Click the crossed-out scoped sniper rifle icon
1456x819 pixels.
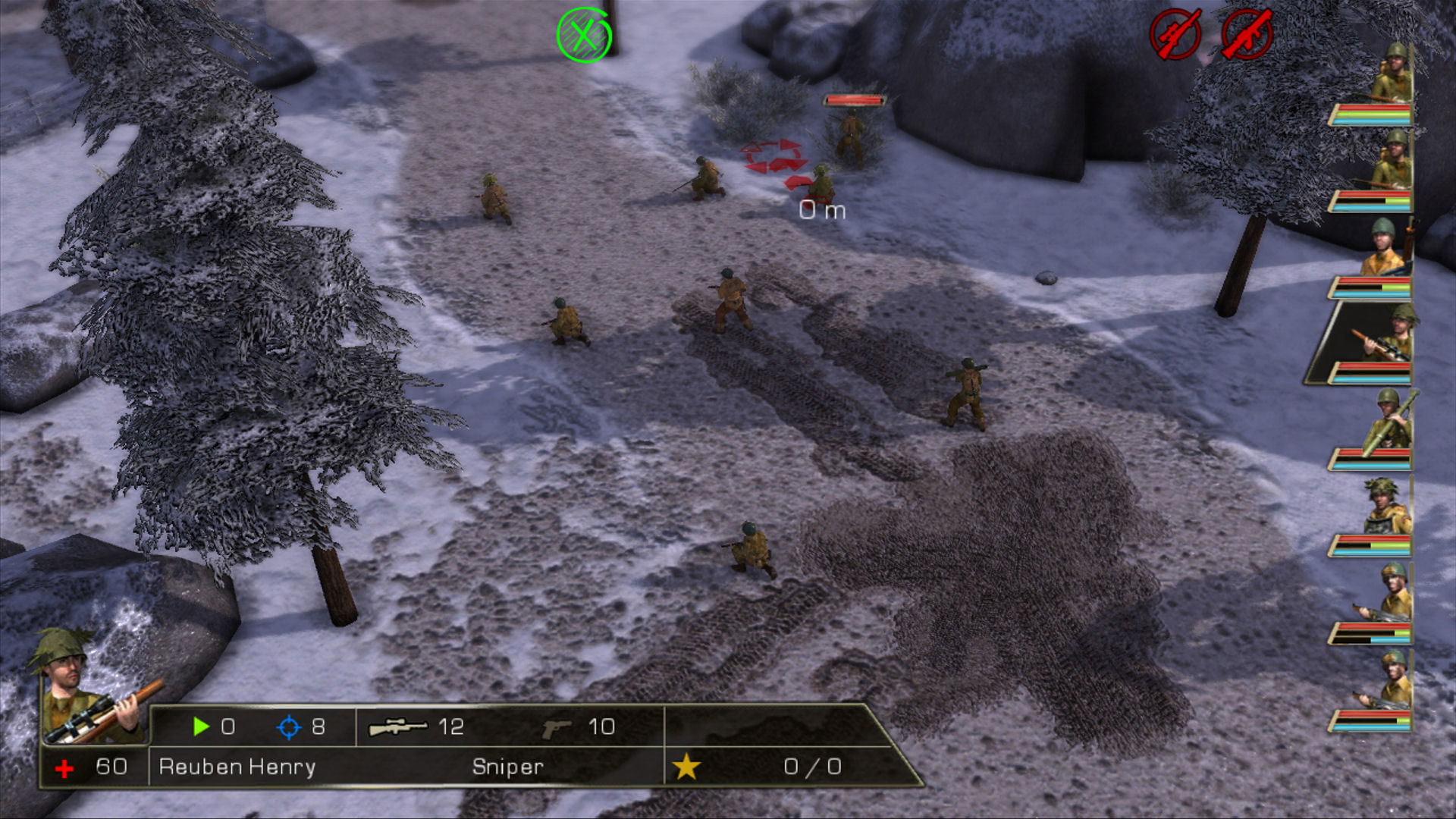click(1175, 34)
